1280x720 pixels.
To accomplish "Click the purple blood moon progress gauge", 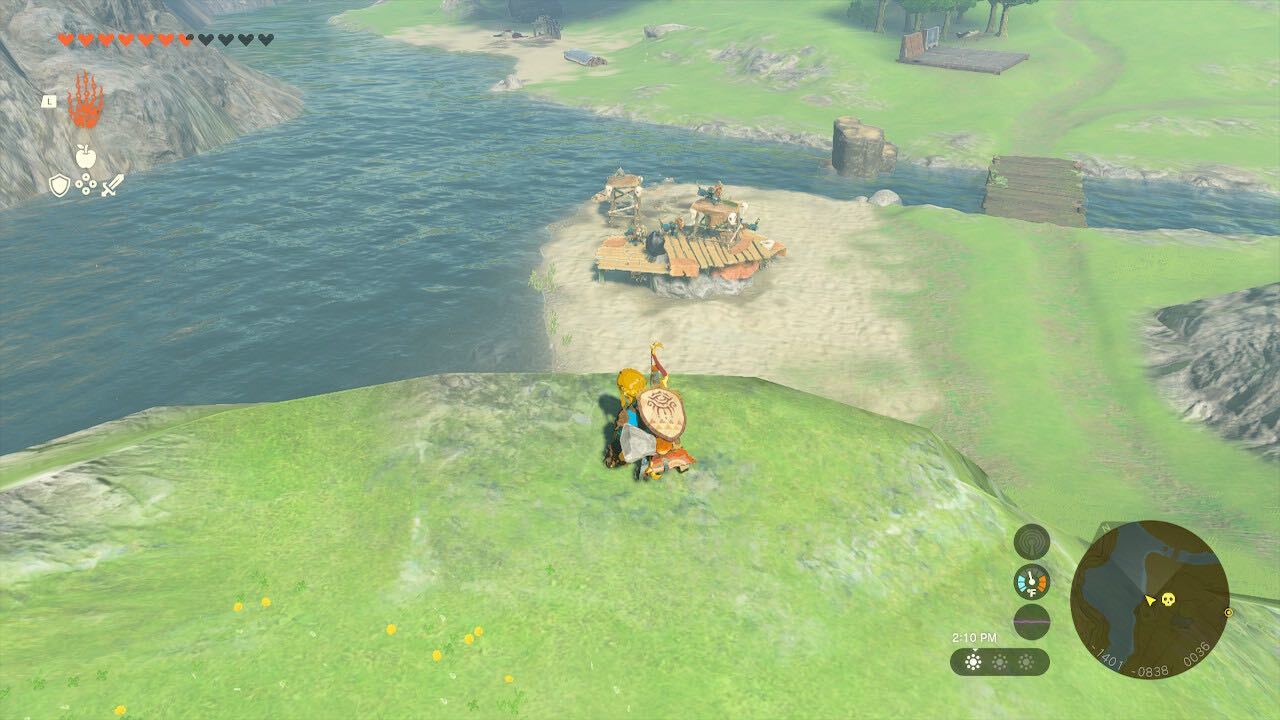I will pos(1031,621).
